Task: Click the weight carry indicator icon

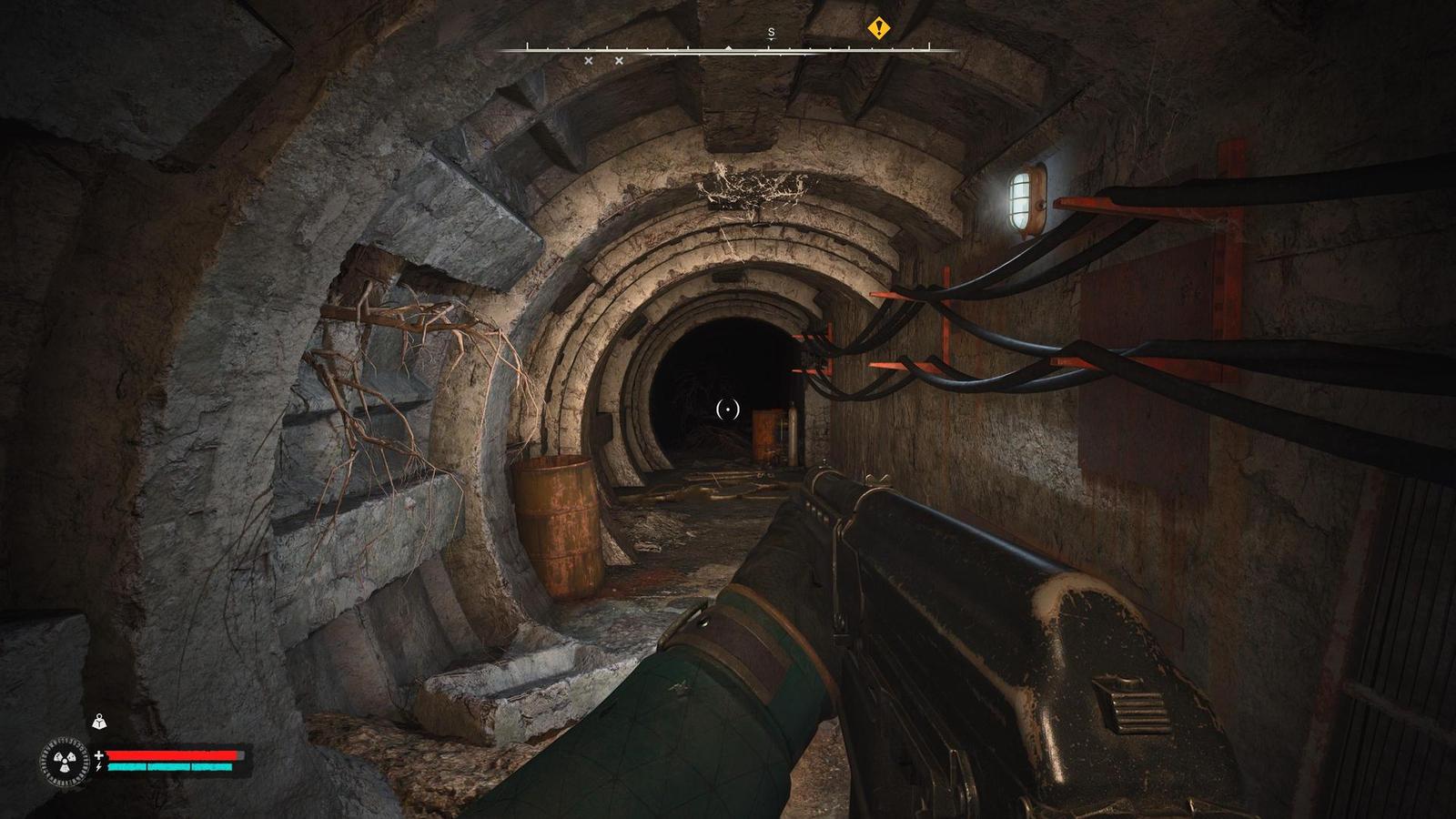Action: click(x=99, y=722)
